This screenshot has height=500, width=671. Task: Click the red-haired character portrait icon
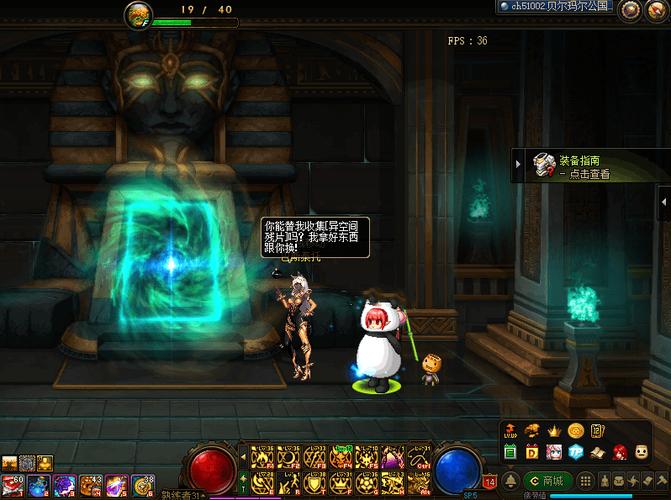tap(619, 451)
